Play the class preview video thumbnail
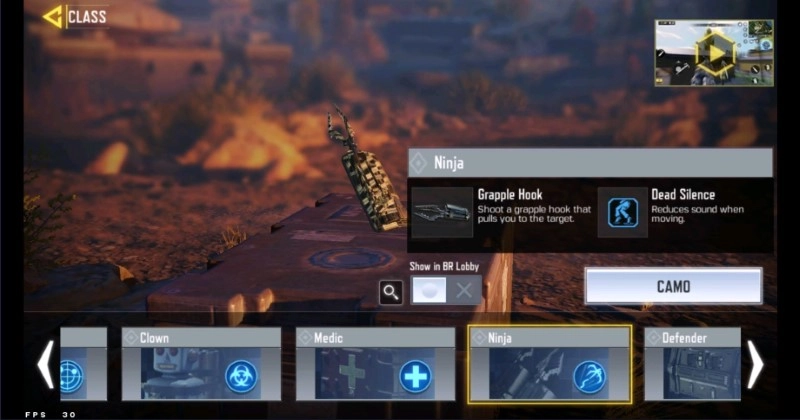This screenshot has width=800, height=420. point(713,52)
